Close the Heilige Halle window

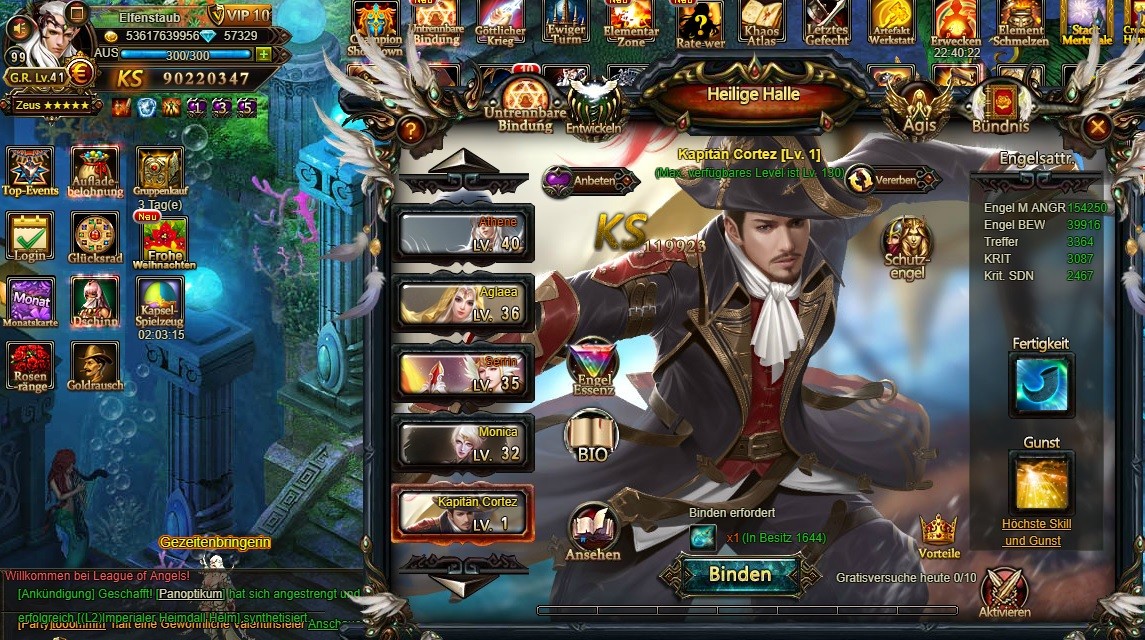click(x=1097, y=127)
